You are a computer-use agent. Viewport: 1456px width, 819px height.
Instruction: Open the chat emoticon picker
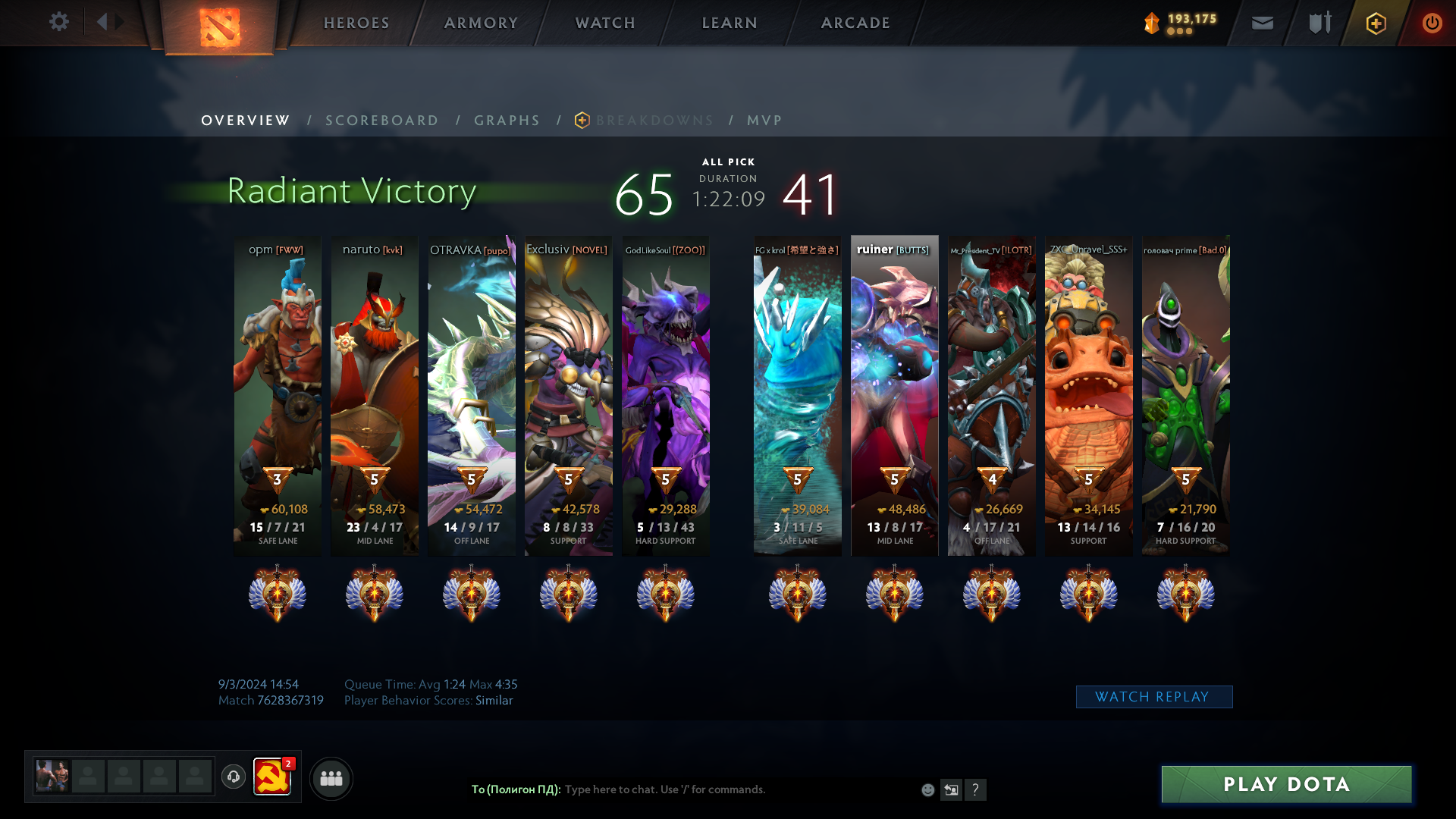tap(927, 790)
